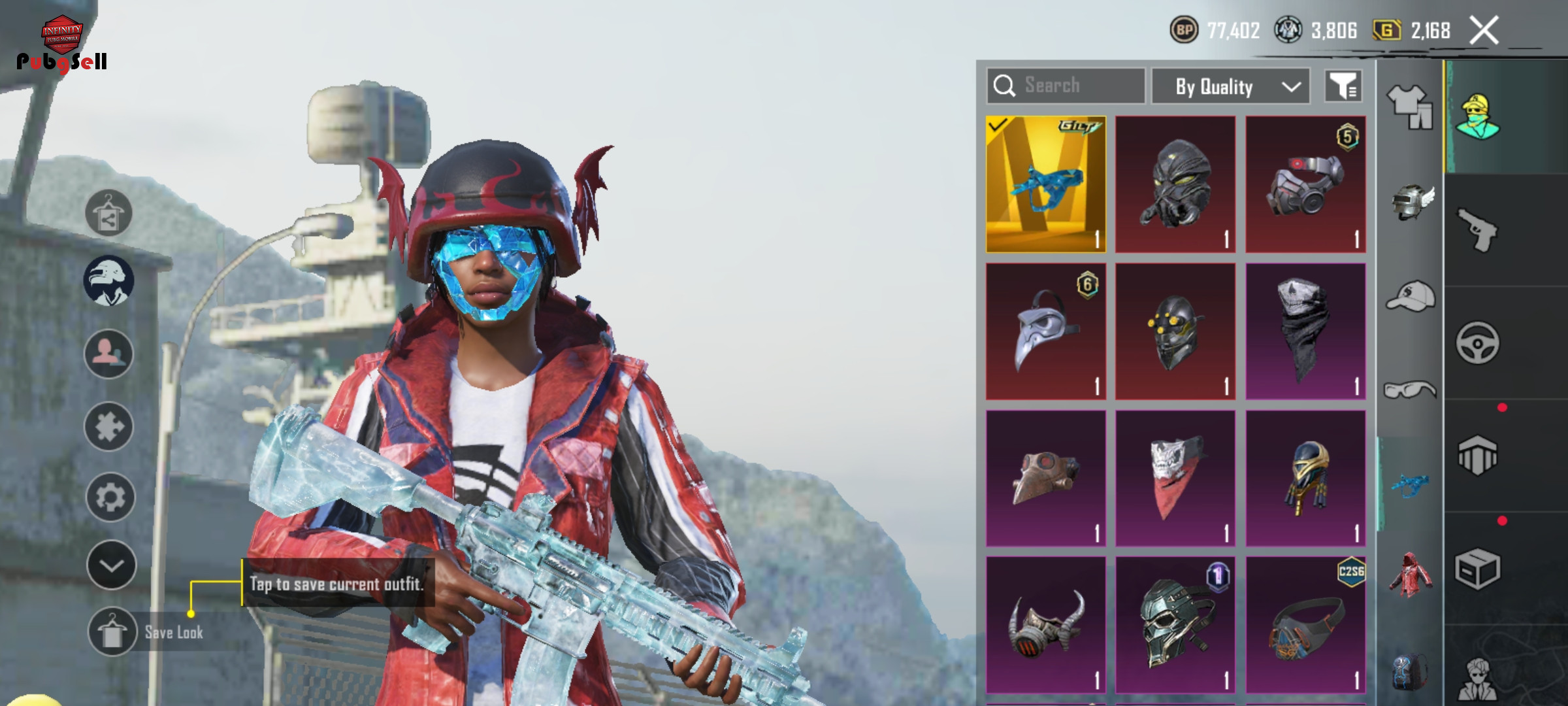Switch to the outfit clothing category

pyautogui.click(x=1409, y=106)
